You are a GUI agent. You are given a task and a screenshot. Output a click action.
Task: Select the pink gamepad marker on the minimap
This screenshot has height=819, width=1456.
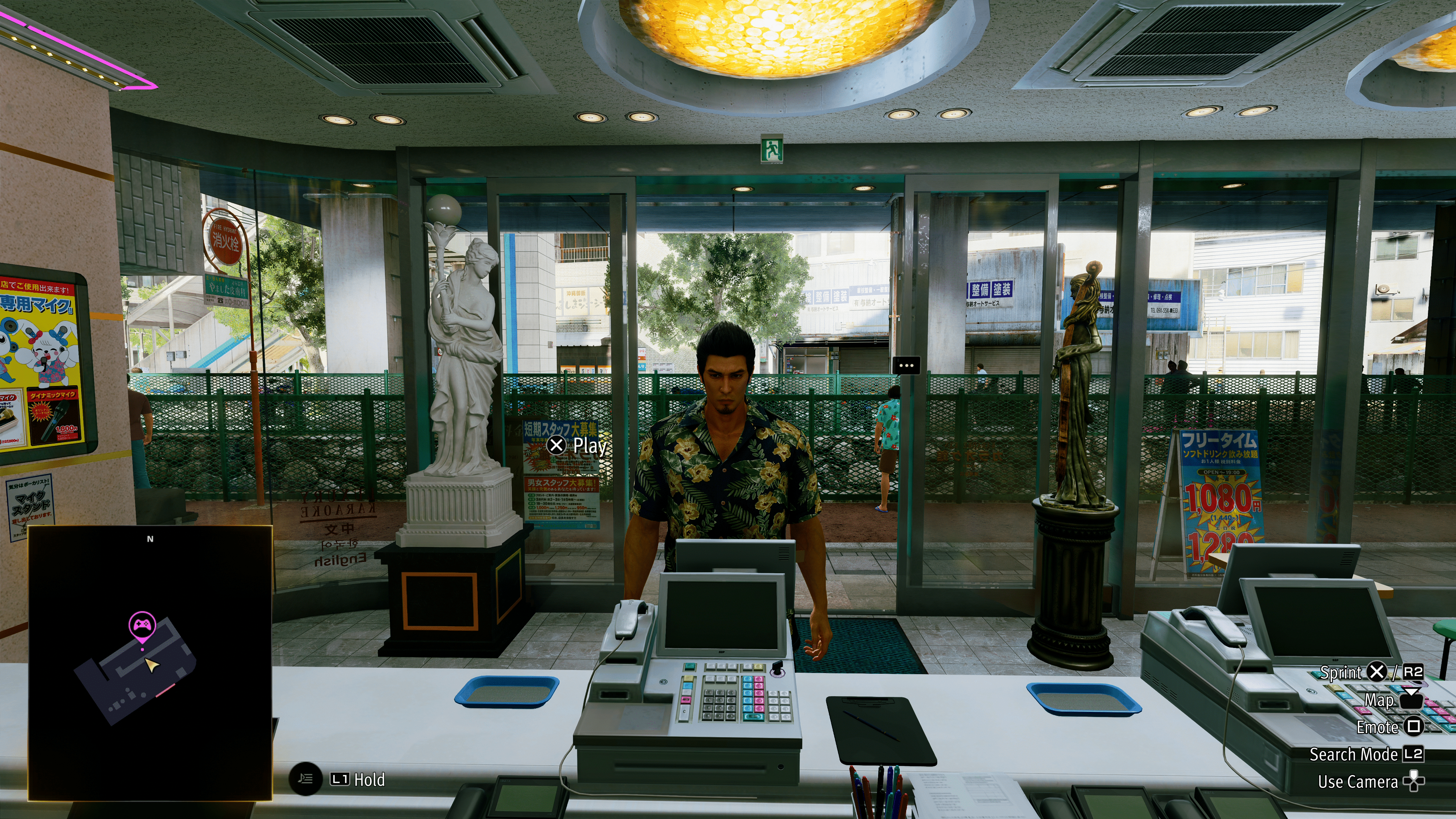click(142, 625)
